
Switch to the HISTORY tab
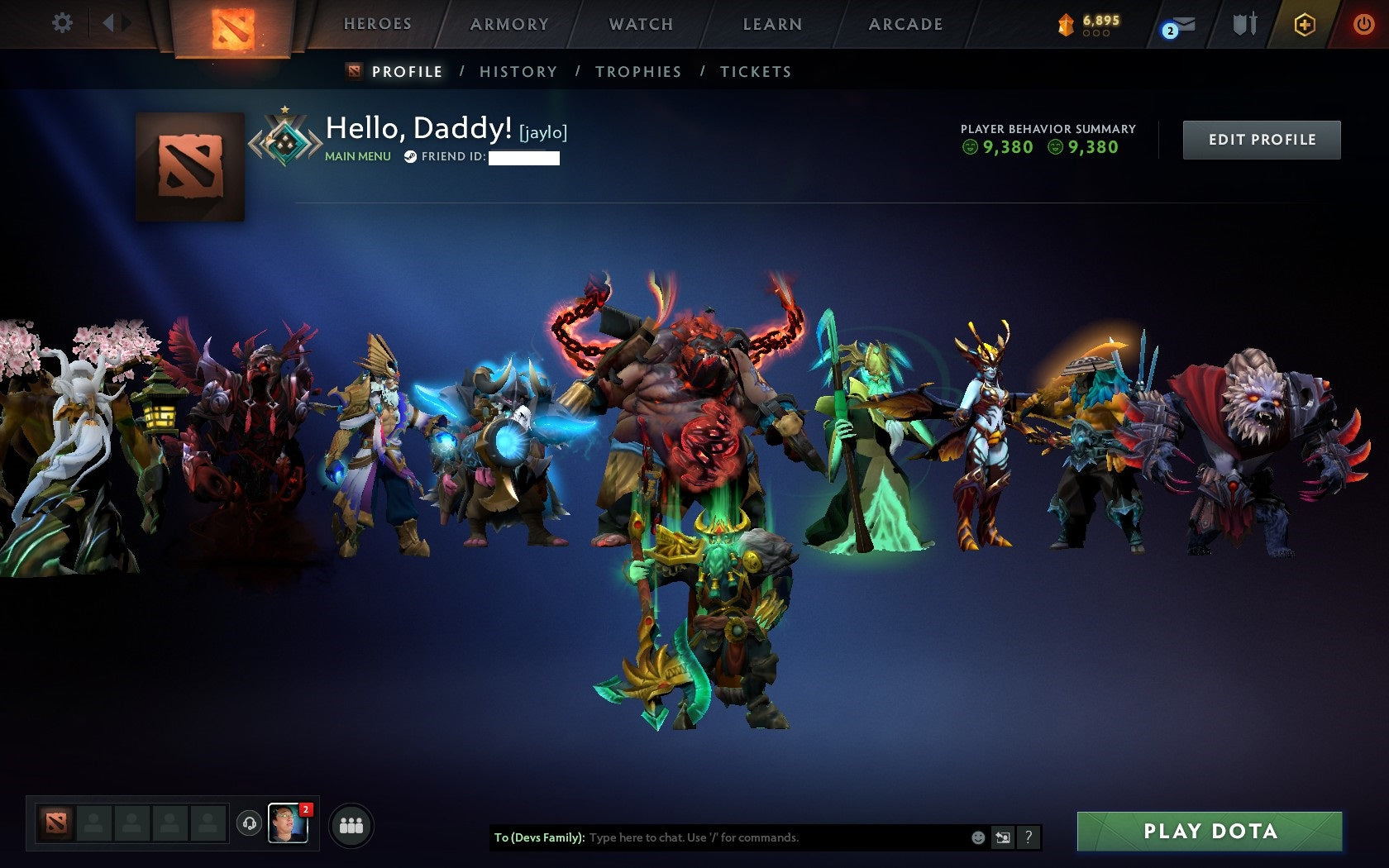click(518, 72)
